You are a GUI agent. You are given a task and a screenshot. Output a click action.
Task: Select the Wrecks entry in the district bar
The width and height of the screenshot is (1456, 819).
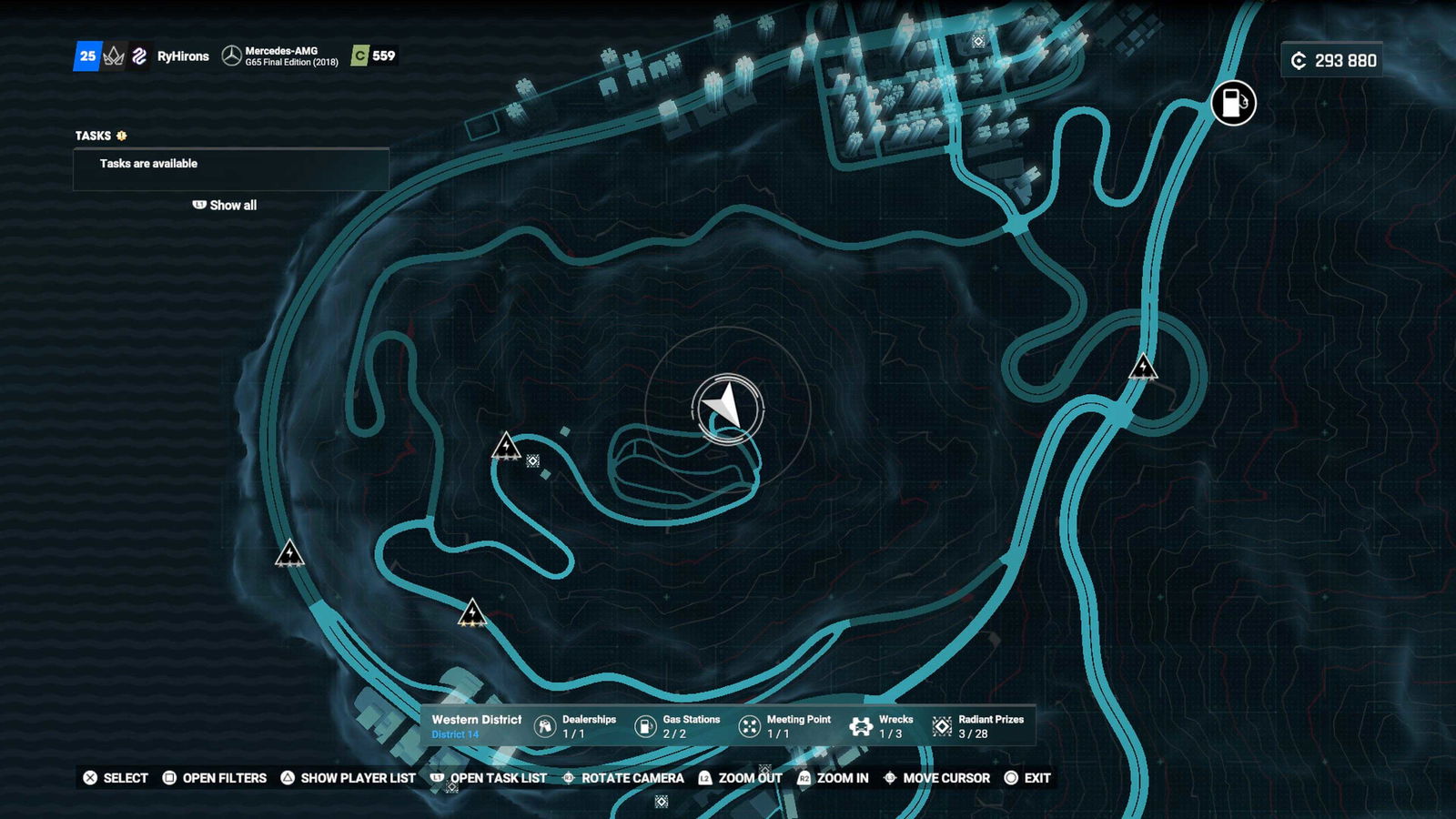coord(881,726)
